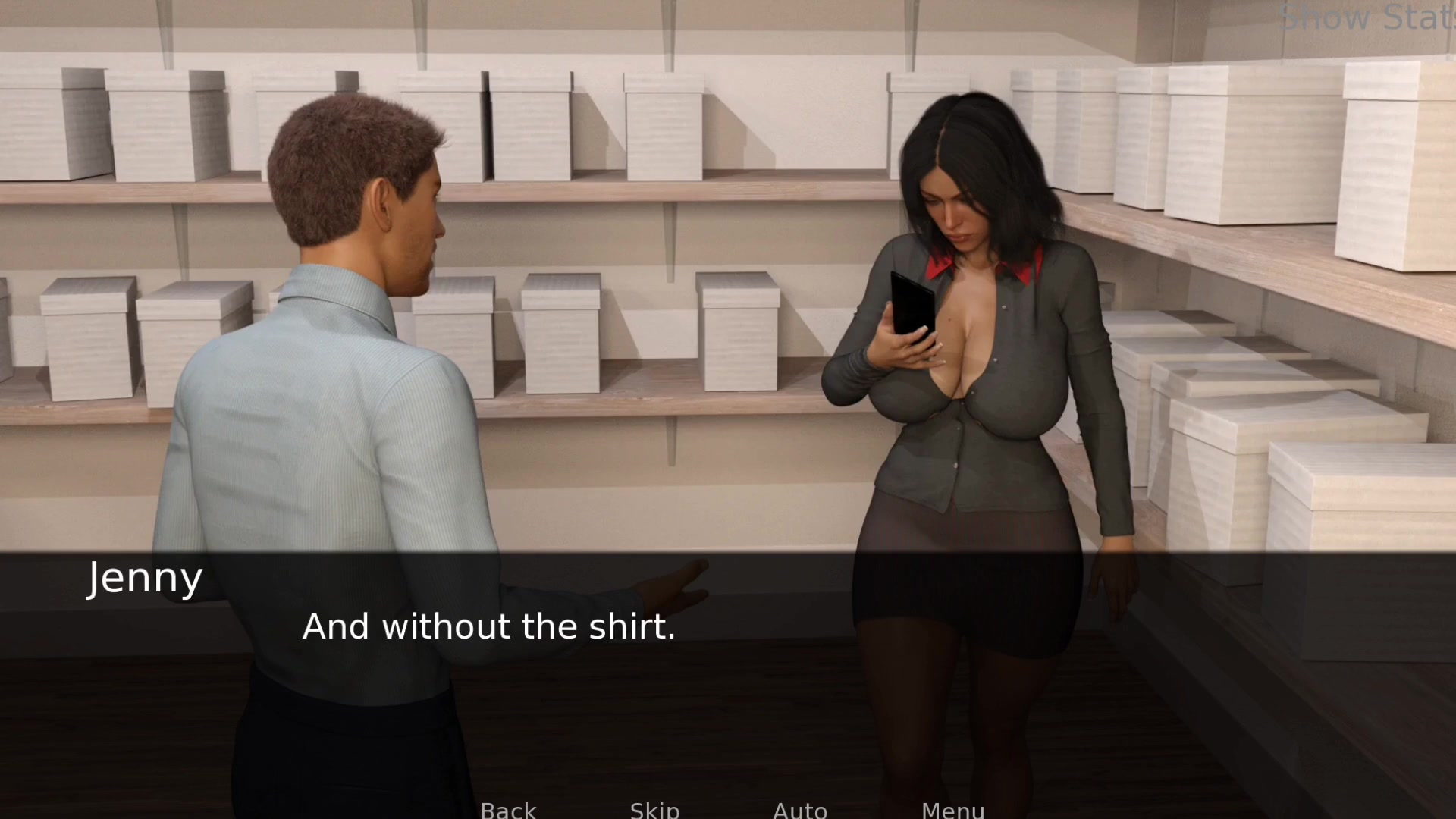This screenshot has height=819, width=1456.
Task: Go back to the previous dialogue line
Action: pos(508,810)
